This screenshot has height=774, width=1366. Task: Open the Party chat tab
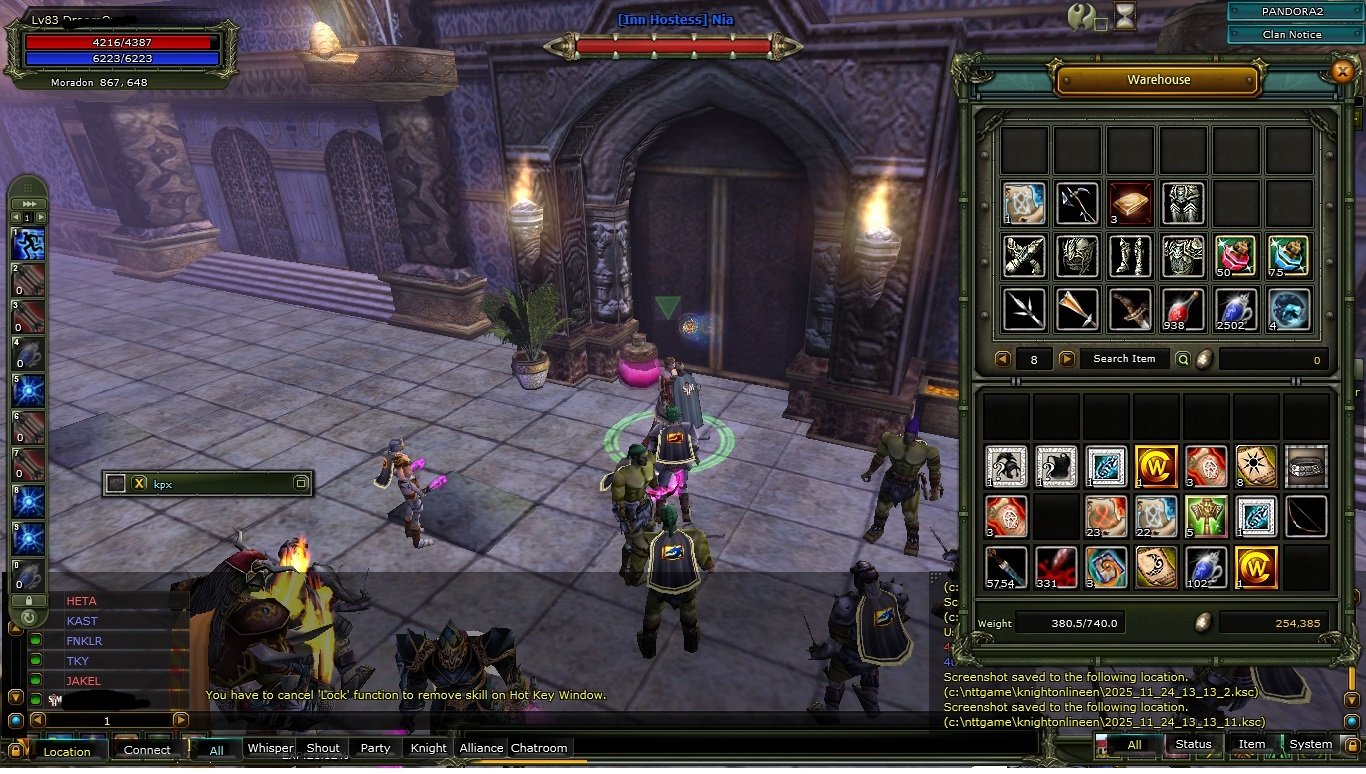point(376,748)
